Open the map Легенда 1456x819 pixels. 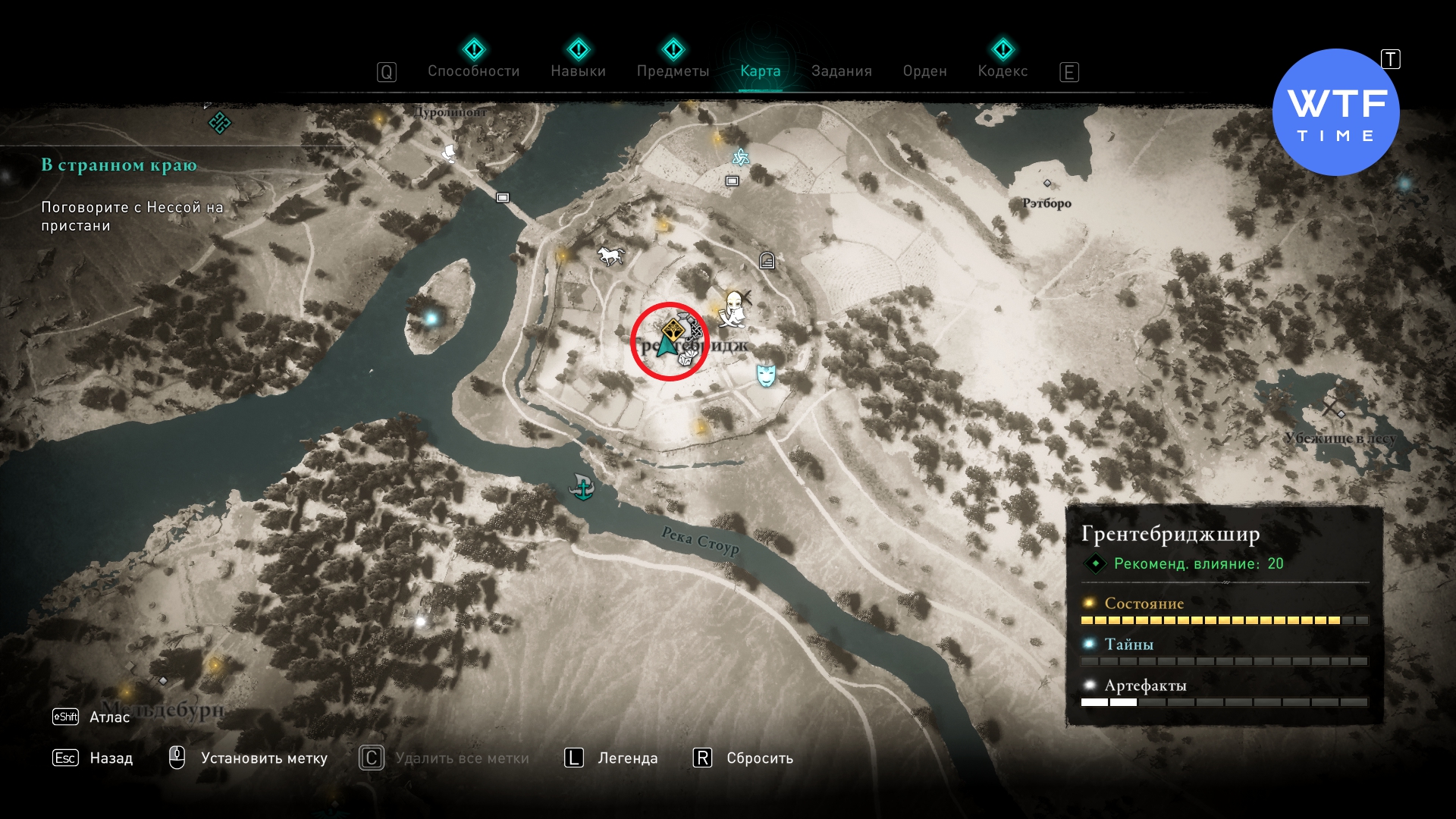pos(627,758)
